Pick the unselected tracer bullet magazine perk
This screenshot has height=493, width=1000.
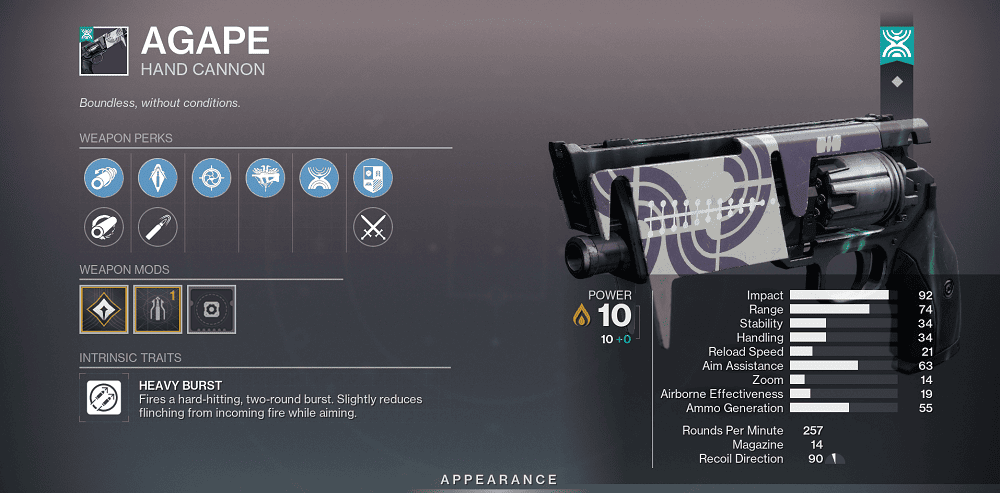coord(157,227)
